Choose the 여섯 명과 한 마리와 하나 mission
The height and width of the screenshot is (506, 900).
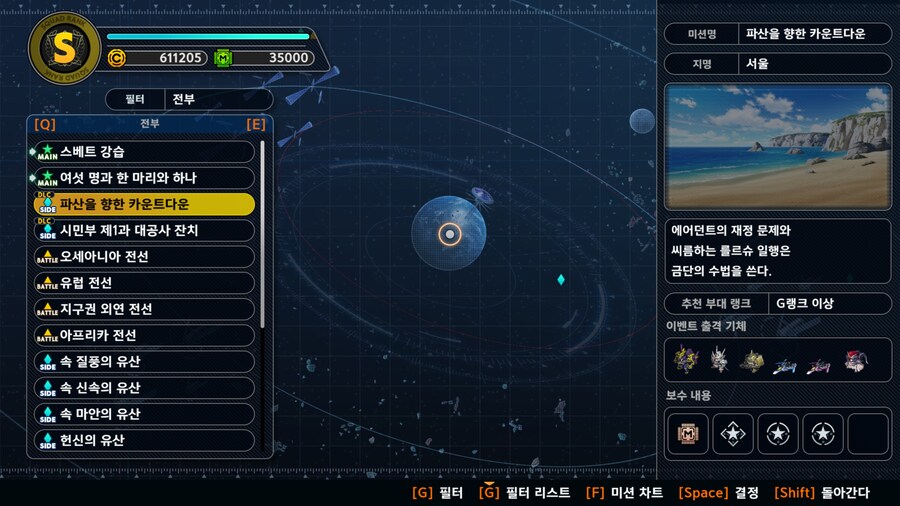[x=145, y=178]
